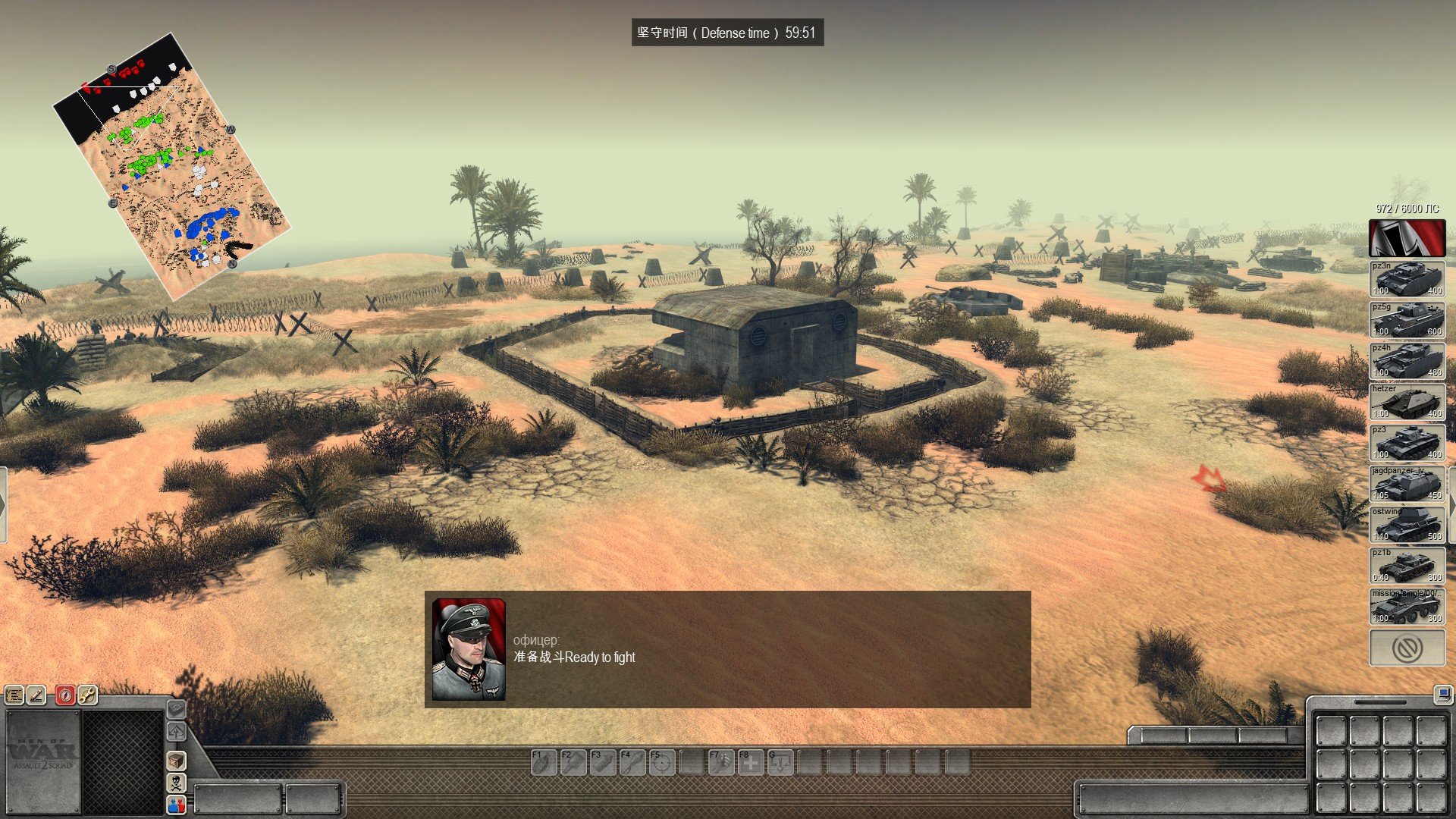Open the minimap view
The width and height of the screenshot is (1456, 819).
[x=171, y=165]
